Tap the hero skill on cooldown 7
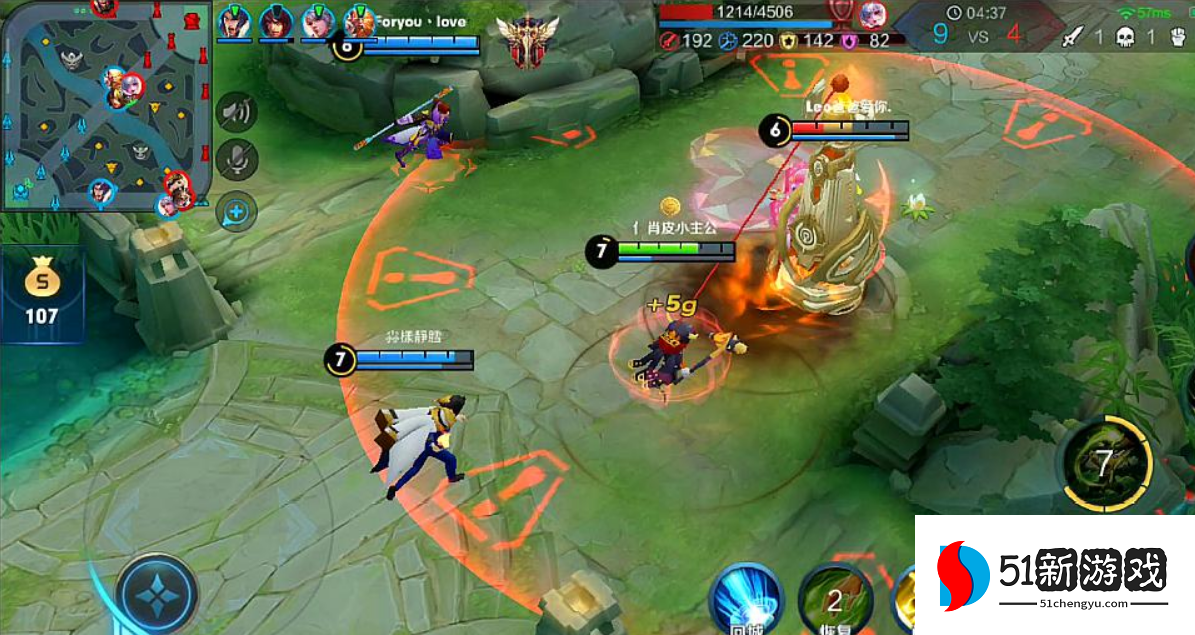This screenshot has width=1195, height=635. (1104, 465)
